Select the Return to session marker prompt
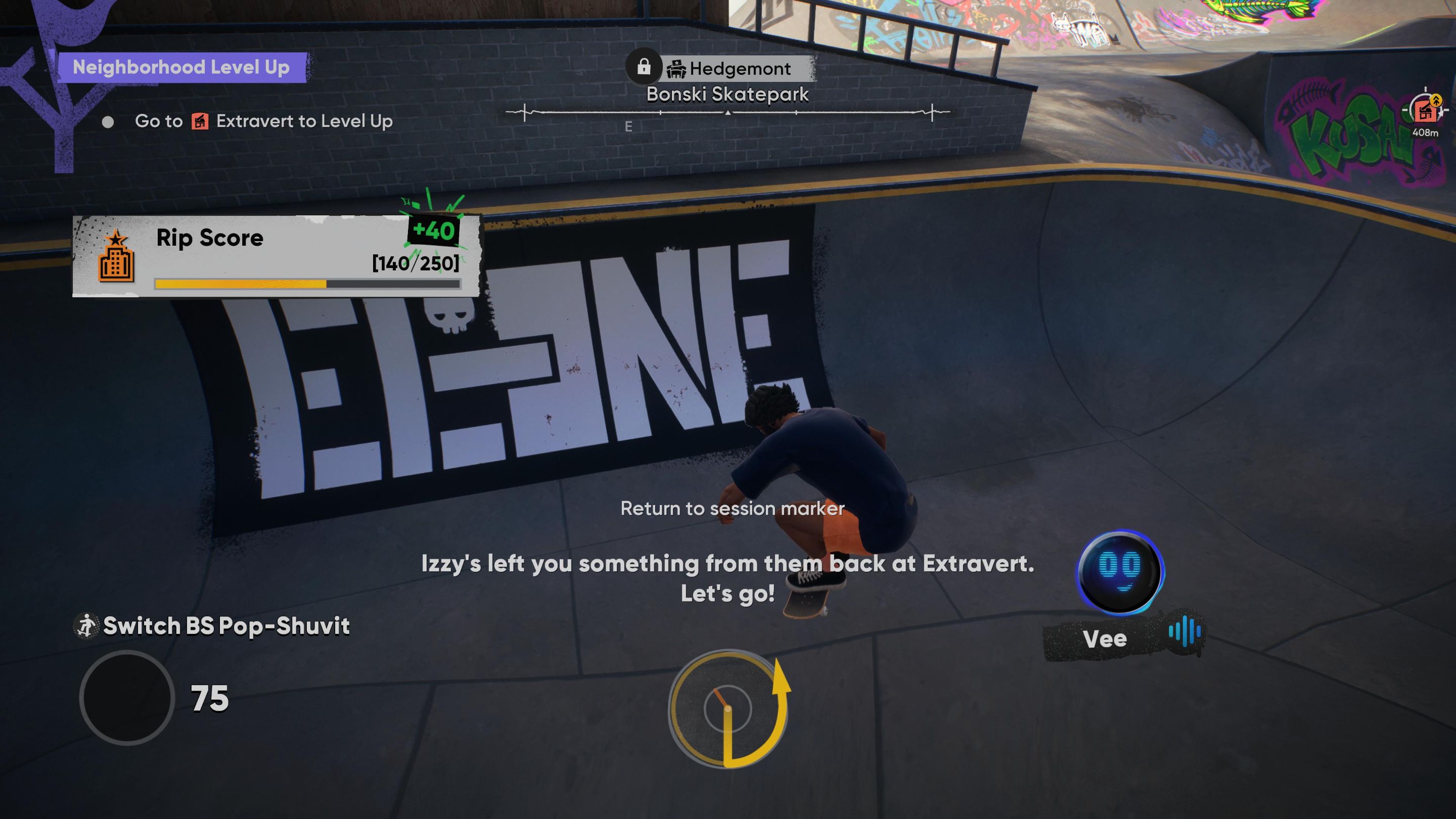 pyautogui.click(x=732, y=509)
